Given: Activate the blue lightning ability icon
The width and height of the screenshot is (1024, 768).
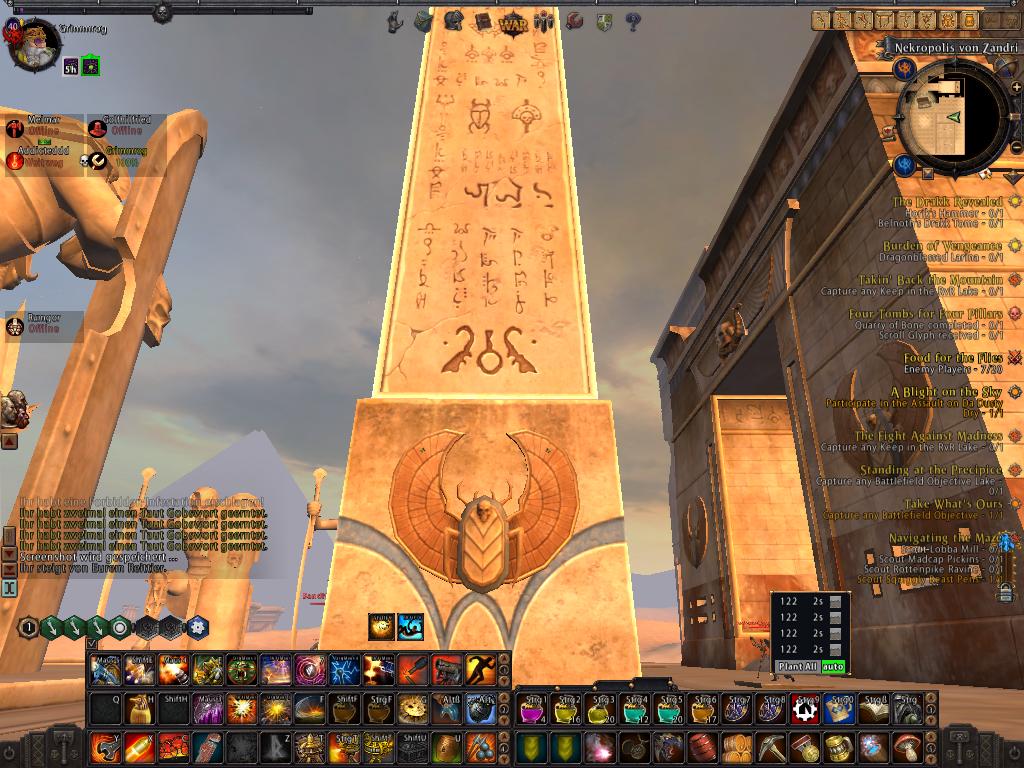Looking at the screenshot, I should pyautogui.click(x=343, y=669).
